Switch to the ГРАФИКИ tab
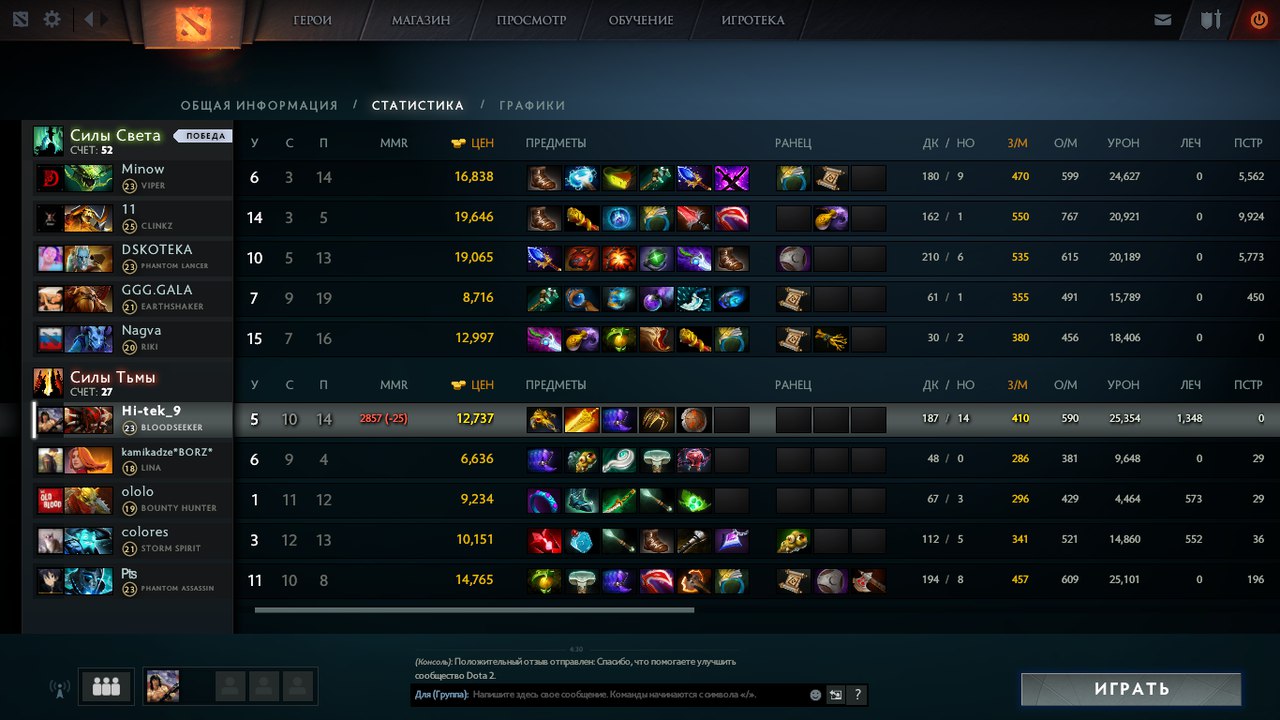The height and width of the screenshot is (720, 1280). point(533,105)
